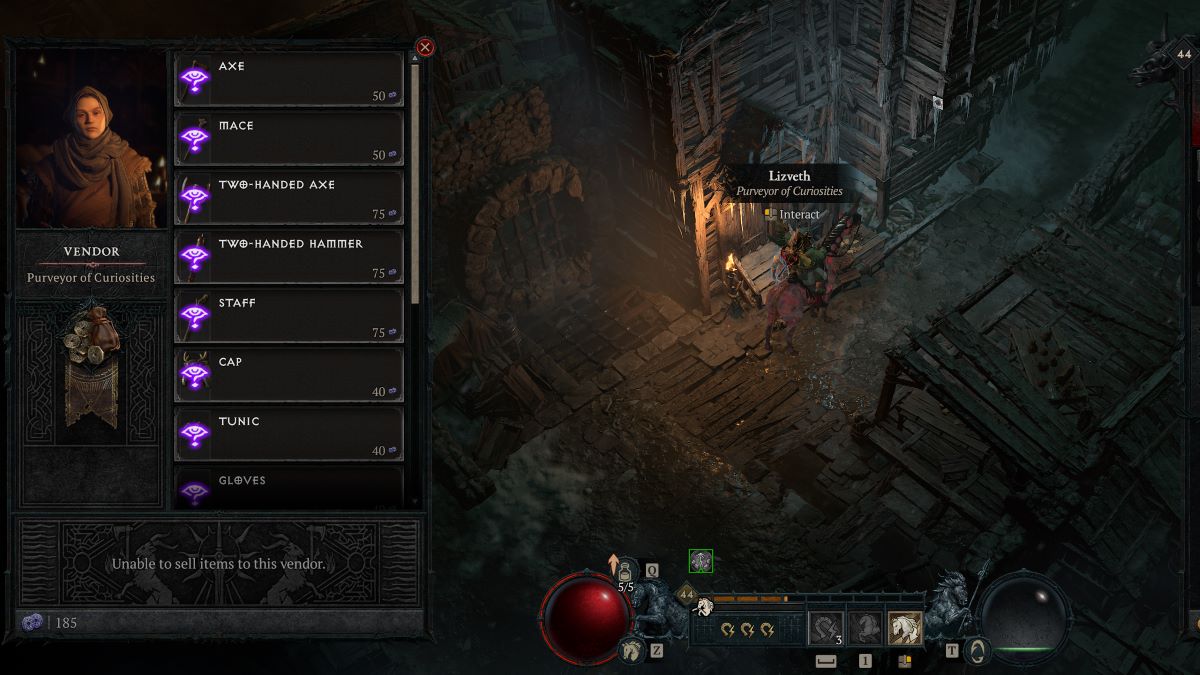This screenshot has width=1200, height=675.
Task: Close the vendor window
Action: point(425,47)
